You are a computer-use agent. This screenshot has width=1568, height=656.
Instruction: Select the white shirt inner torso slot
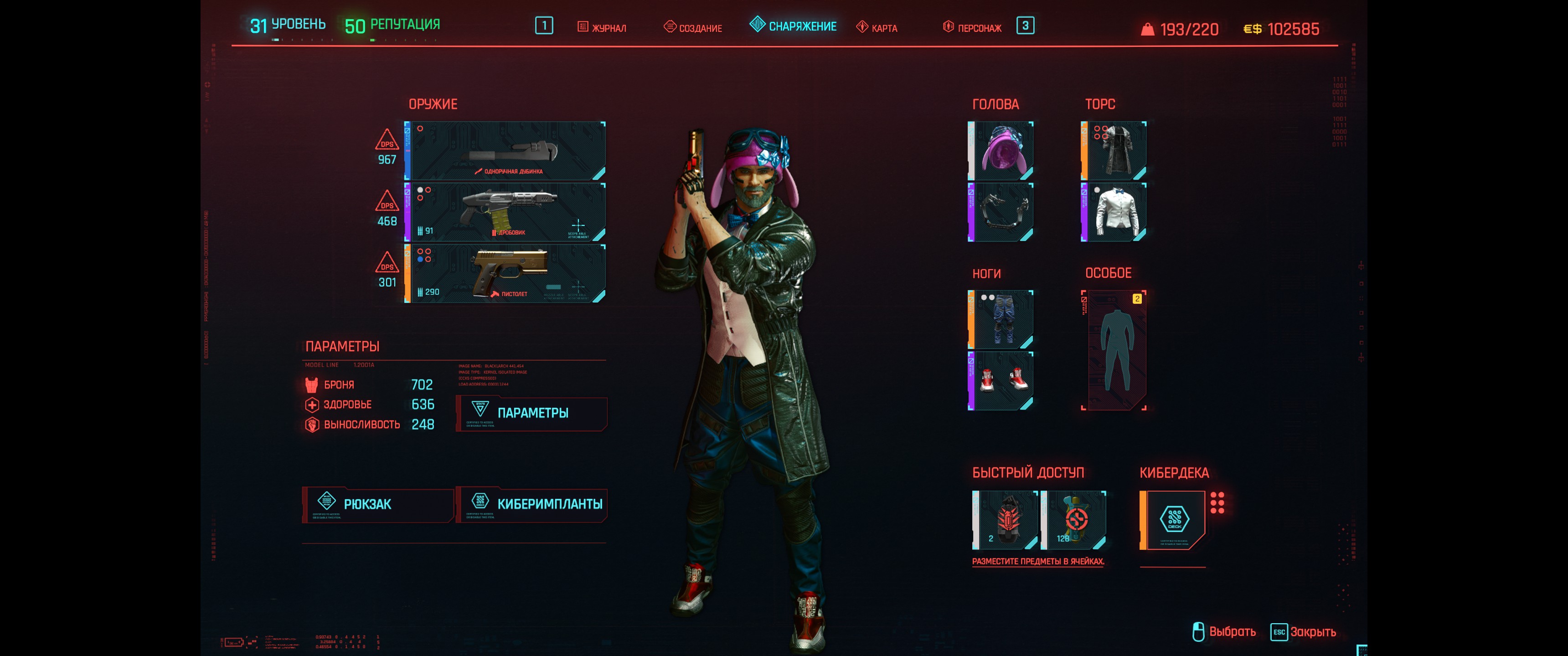(x=1114, y=212)
